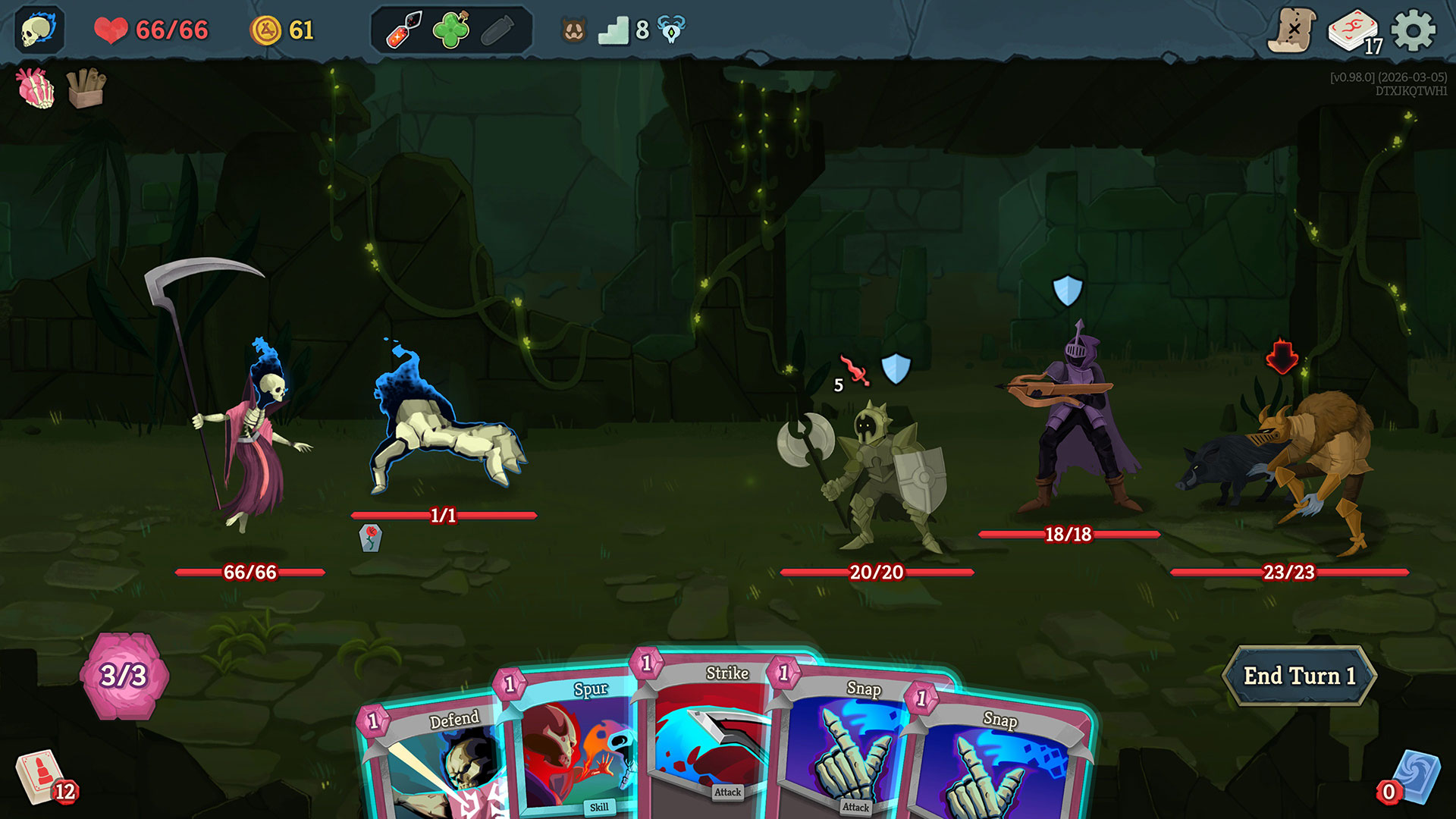The width and height of the screenshot is (1456, 819).
Task: Click the skull character portrait icon
Action: [39, 30]
